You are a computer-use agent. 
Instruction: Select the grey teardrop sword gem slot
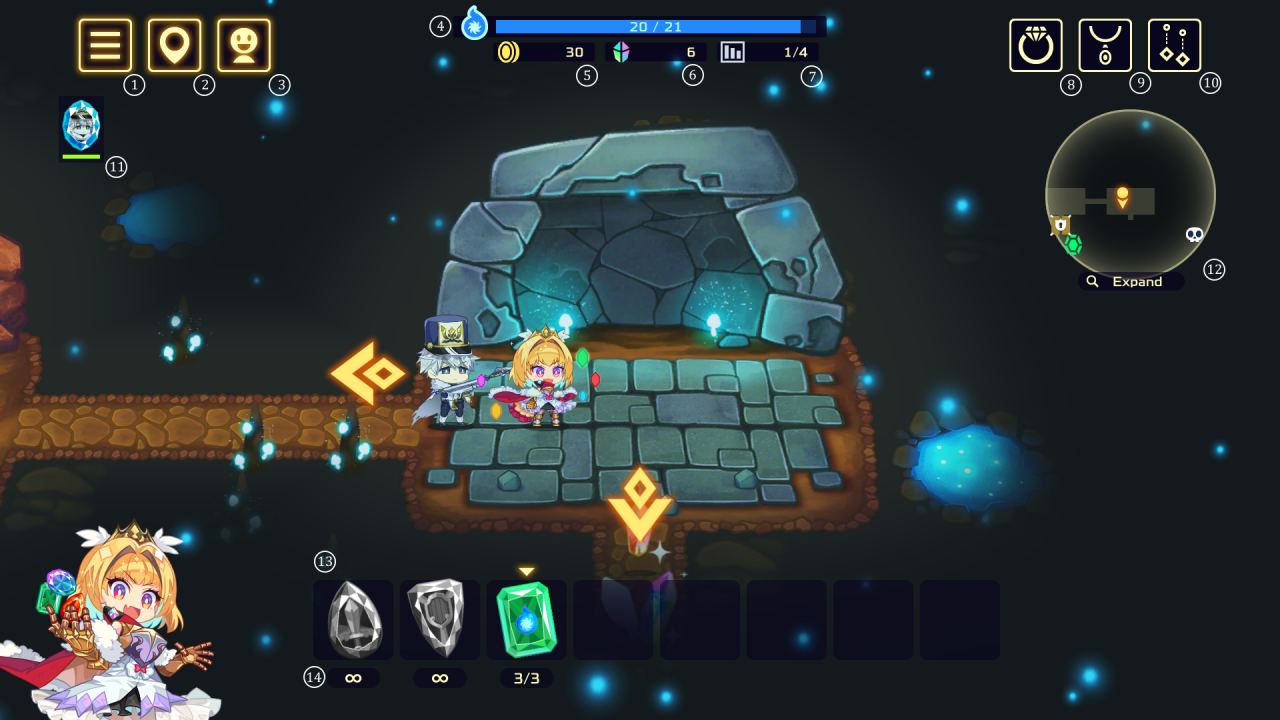click(353, 620)
